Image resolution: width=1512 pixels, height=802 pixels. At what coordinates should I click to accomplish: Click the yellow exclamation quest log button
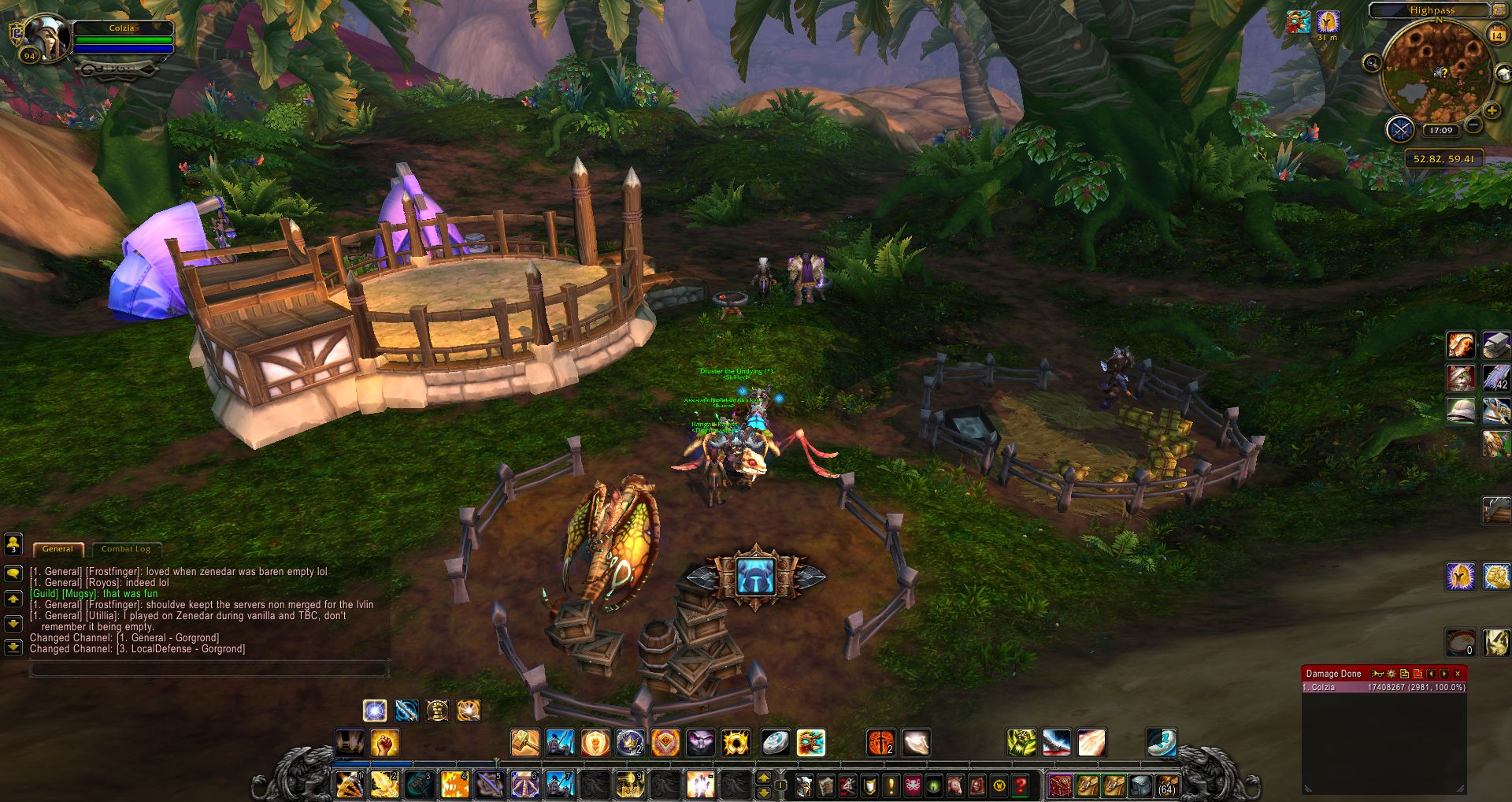(x=891, y=785)
